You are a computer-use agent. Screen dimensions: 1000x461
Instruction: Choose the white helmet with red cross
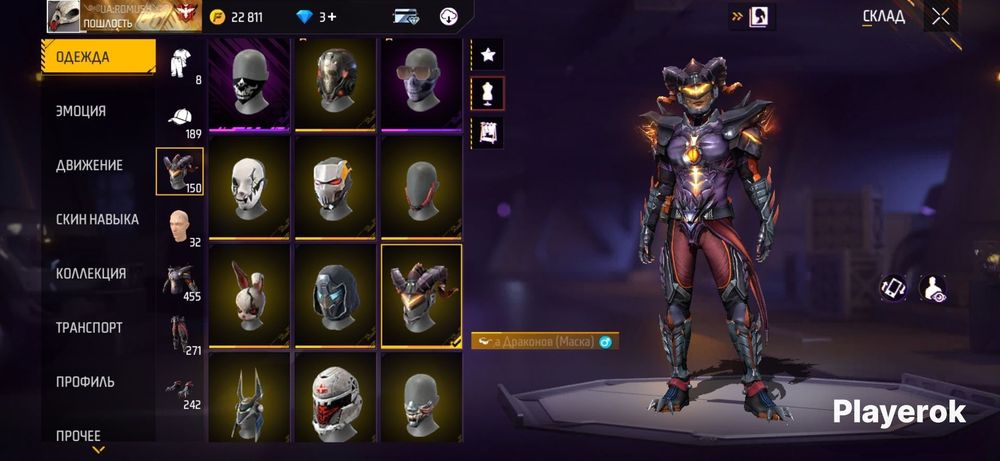[336, 400]
